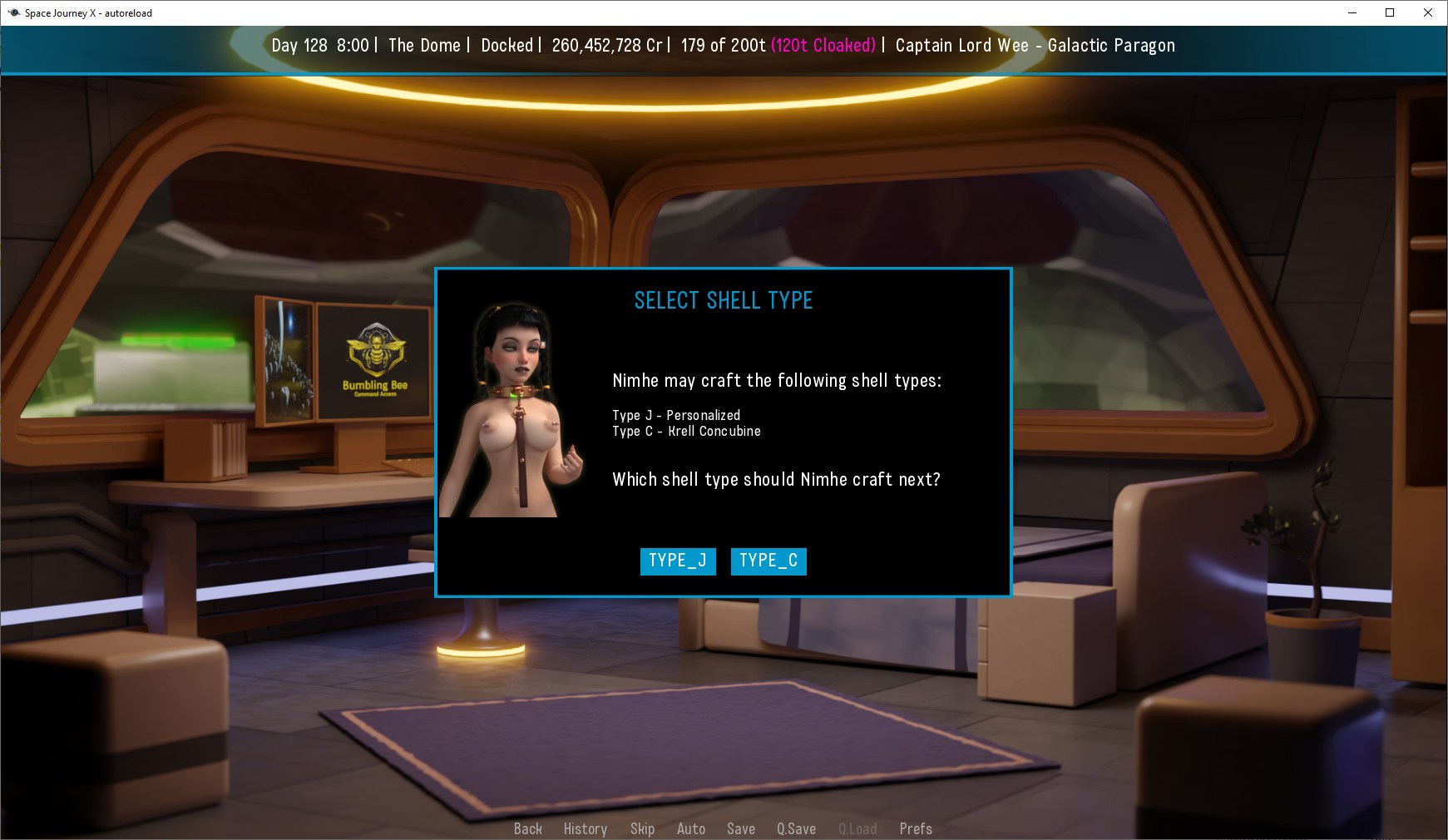Open the Save screen
1448x840 pixels.
[x=740, y=828]
